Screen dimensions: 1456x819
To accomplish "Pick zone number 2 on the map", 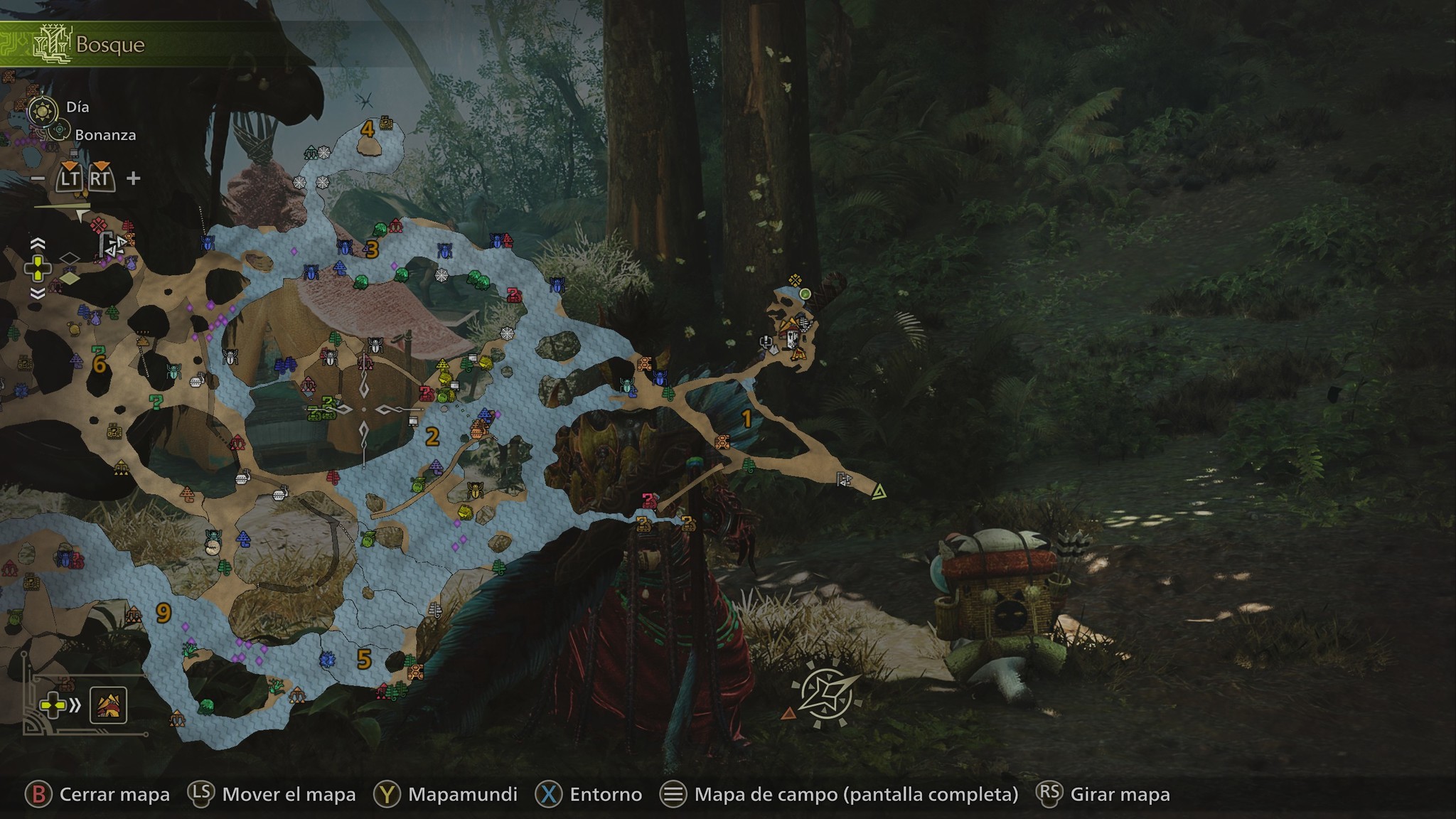I will click(432, 437).
